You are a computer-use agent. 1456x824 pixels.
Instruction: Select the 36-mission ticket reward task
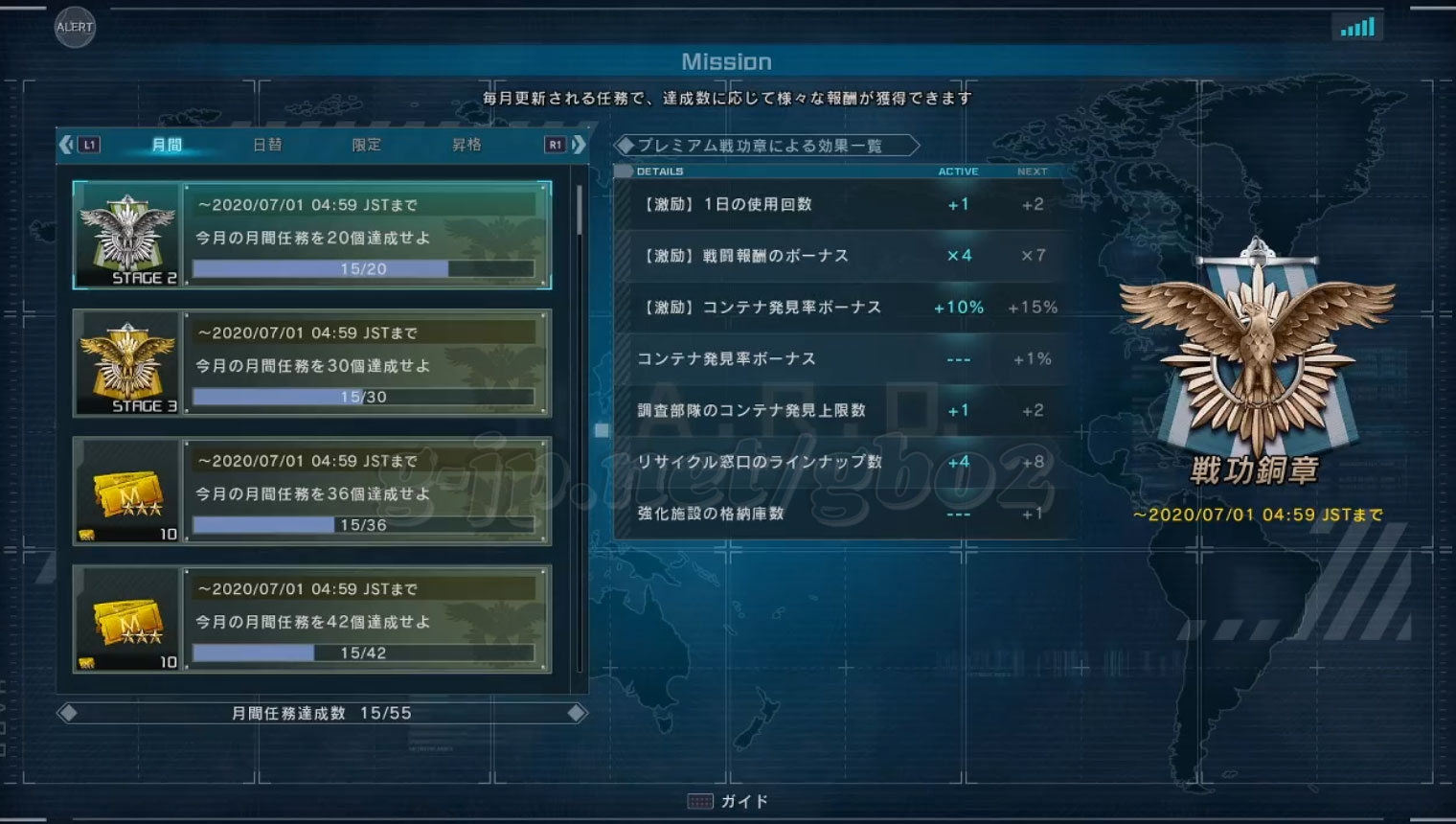312,492
